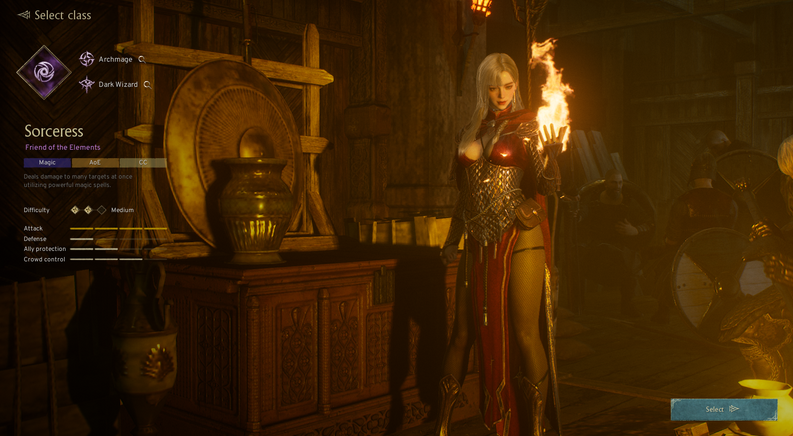Go back using the Select class arrow
The height and width of the screenshot is (436, 793).
pyautogui.click(x=23, y=15)
